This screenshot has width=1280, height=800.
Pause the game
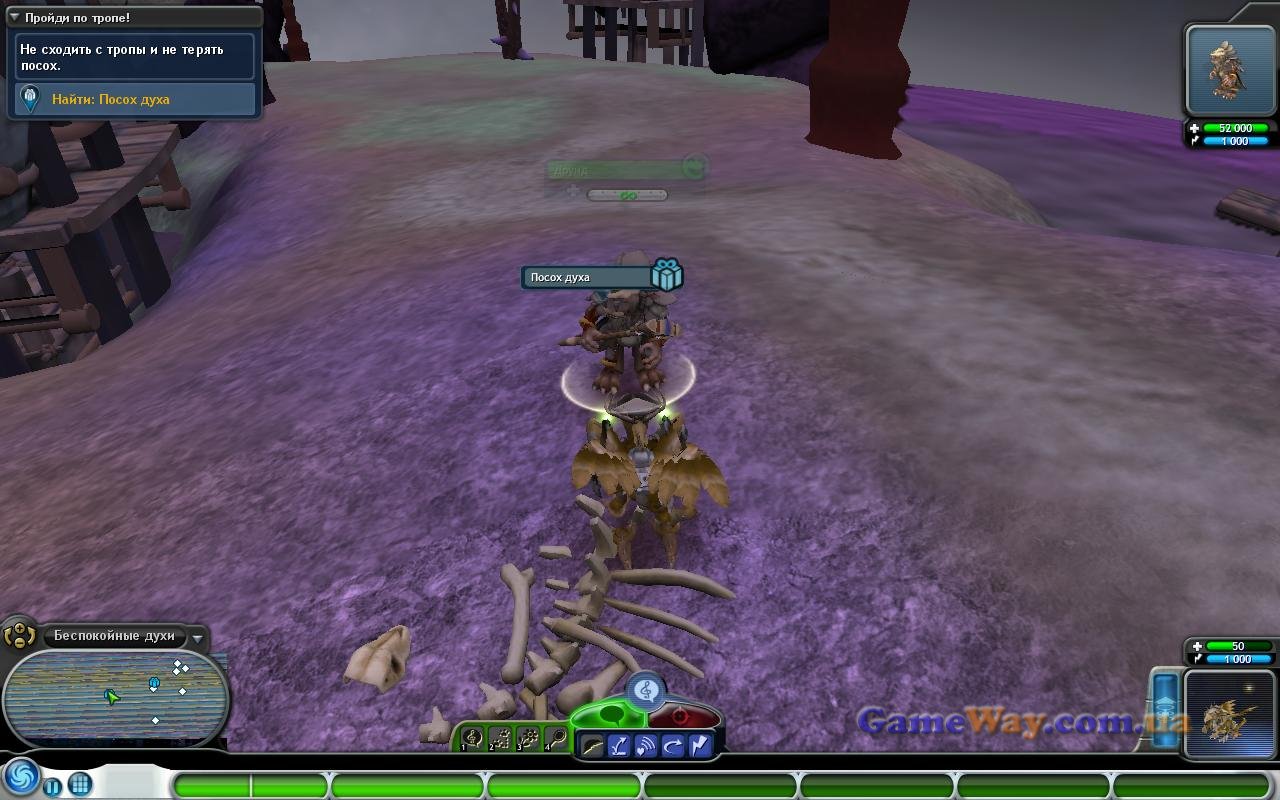click(52, 785)
